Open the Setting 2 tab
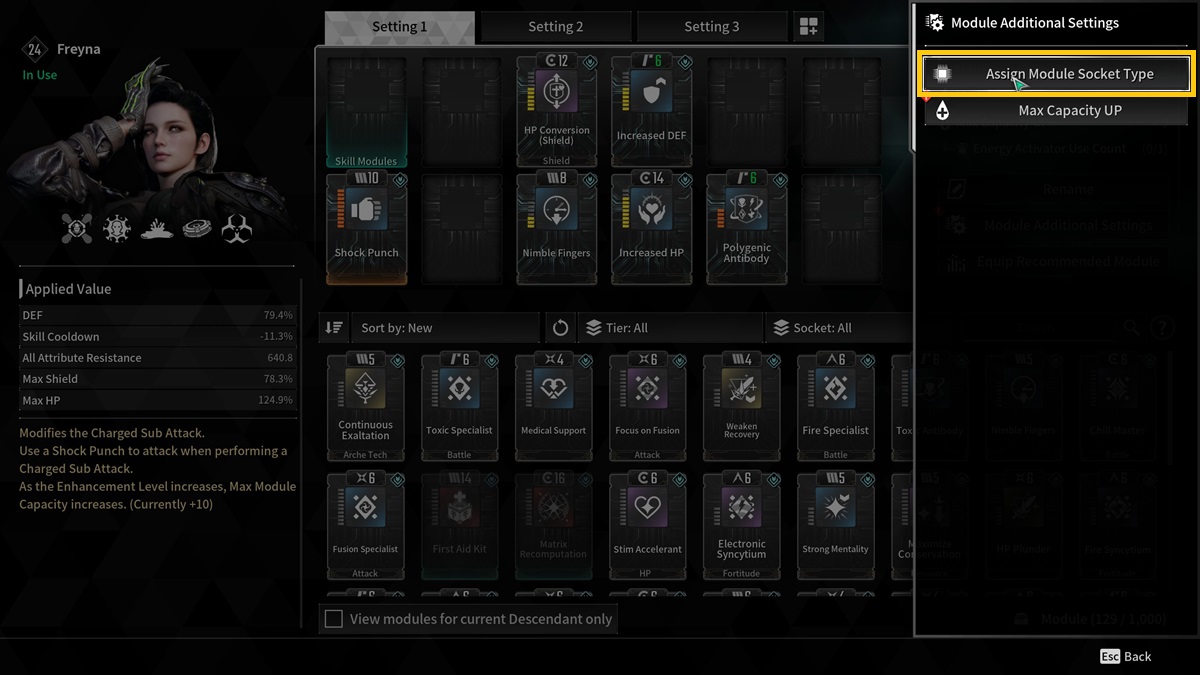 555,27
